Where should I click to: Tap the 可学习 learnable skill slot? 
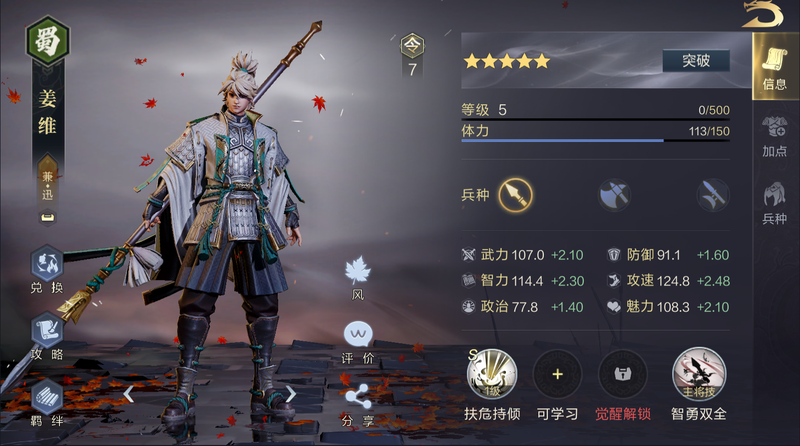tap(557, 375)
